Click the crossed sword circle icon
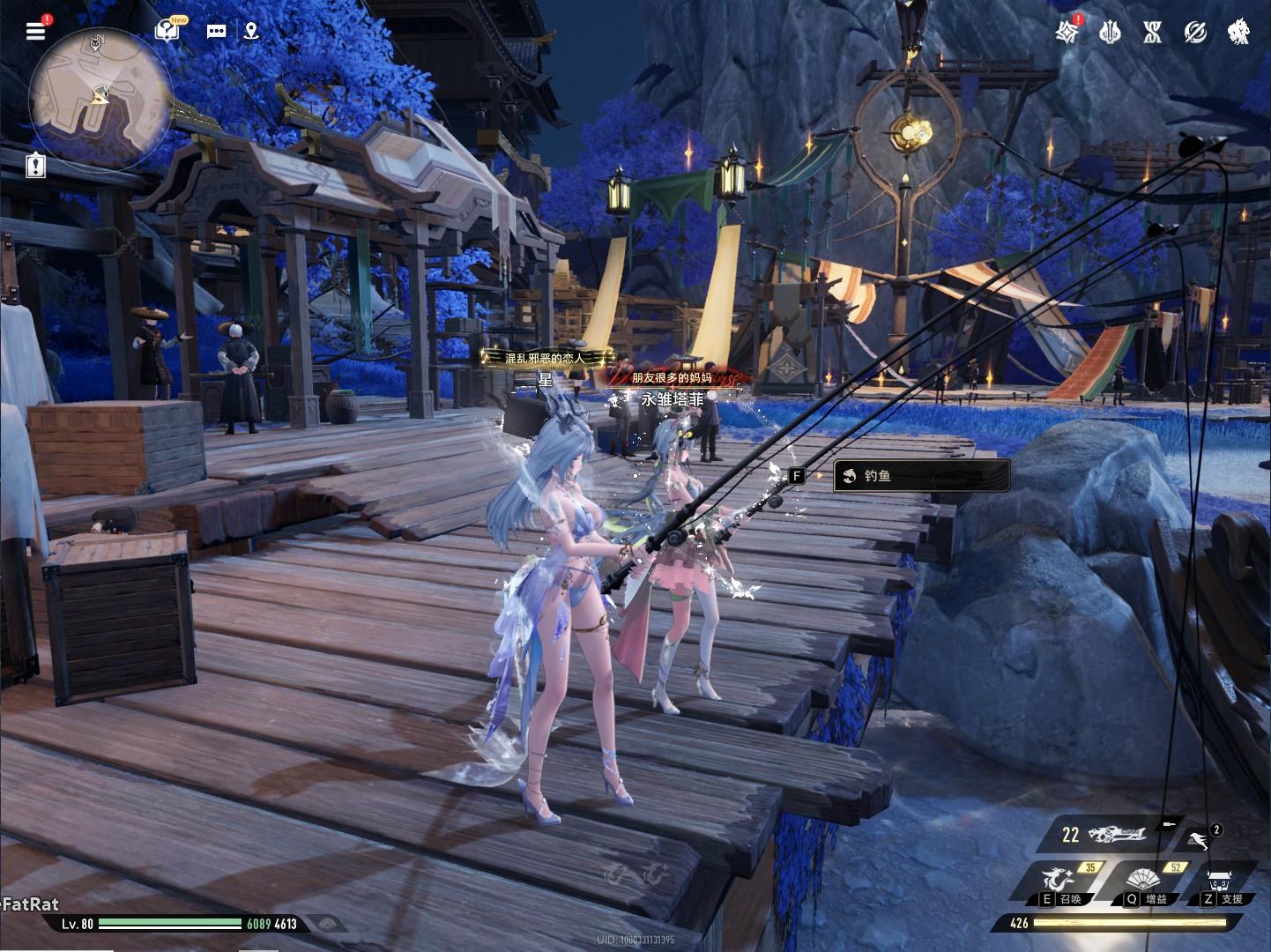The height and width of the screenshot is (952, 1271). [1195, 33]
